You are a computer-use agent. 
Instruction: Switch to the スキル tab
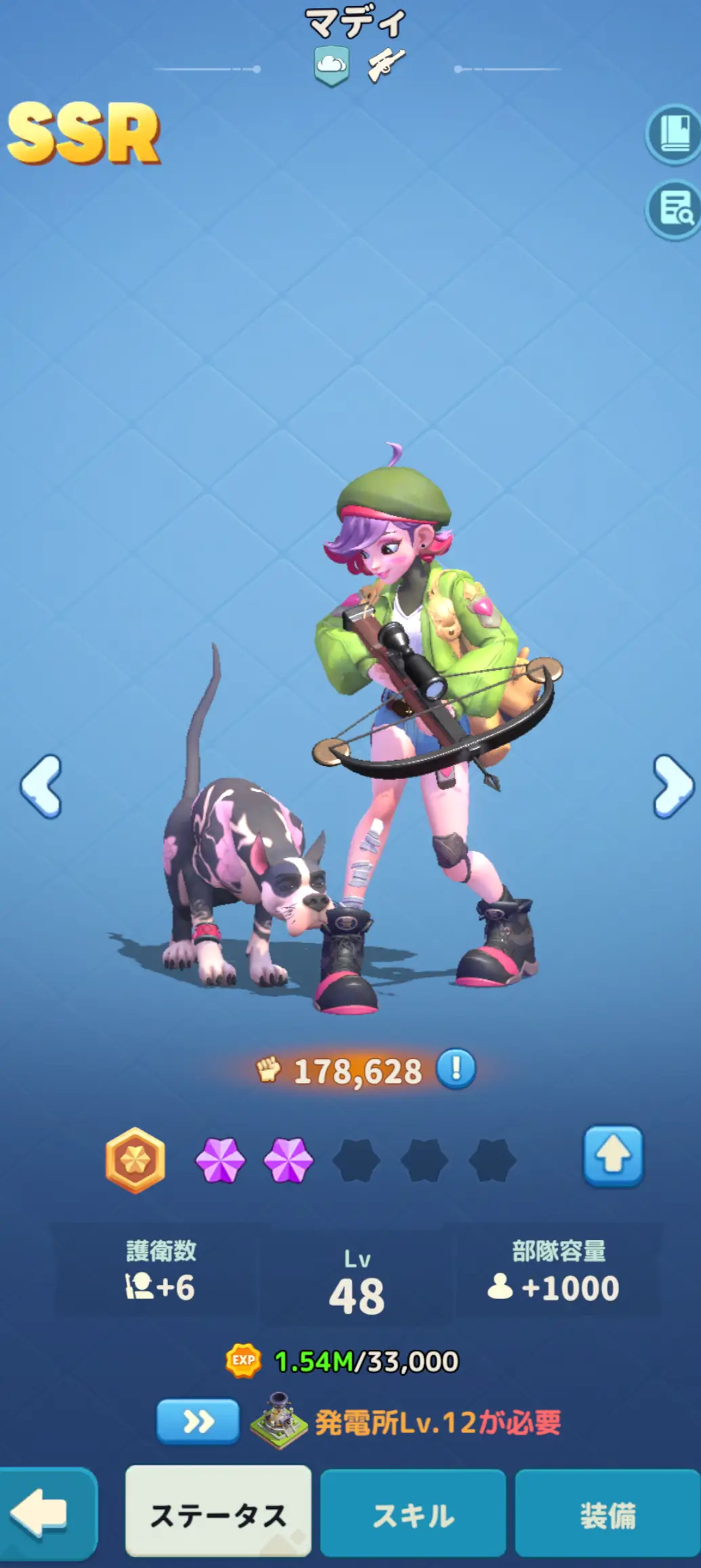click(x=413, y=1514)
